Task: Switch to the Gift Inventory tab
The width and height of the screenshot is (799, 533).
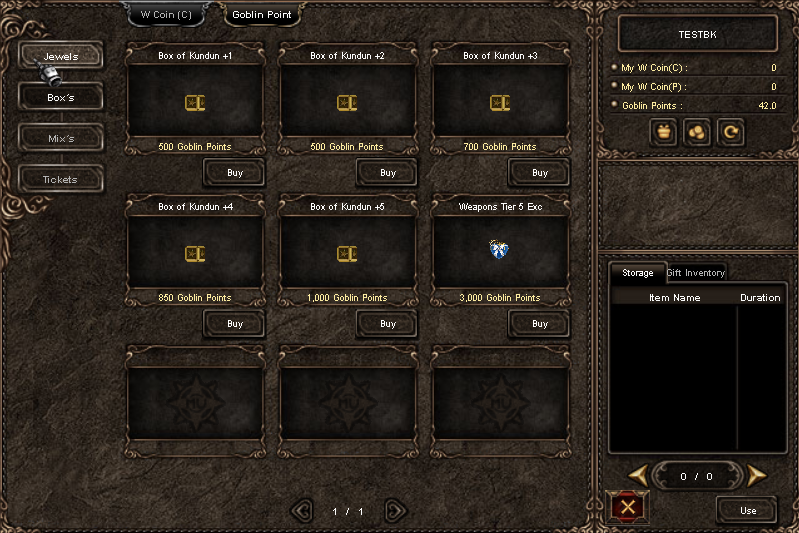Action: point(696,273)
